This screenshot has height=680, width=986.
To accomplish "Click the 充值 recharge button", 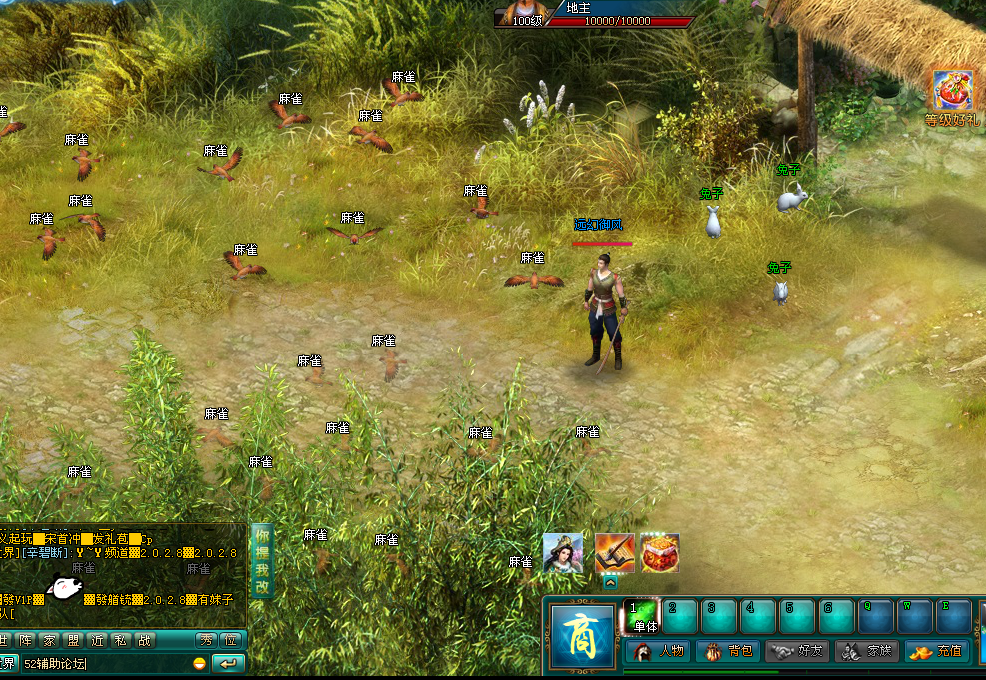I will coord(937,651).
